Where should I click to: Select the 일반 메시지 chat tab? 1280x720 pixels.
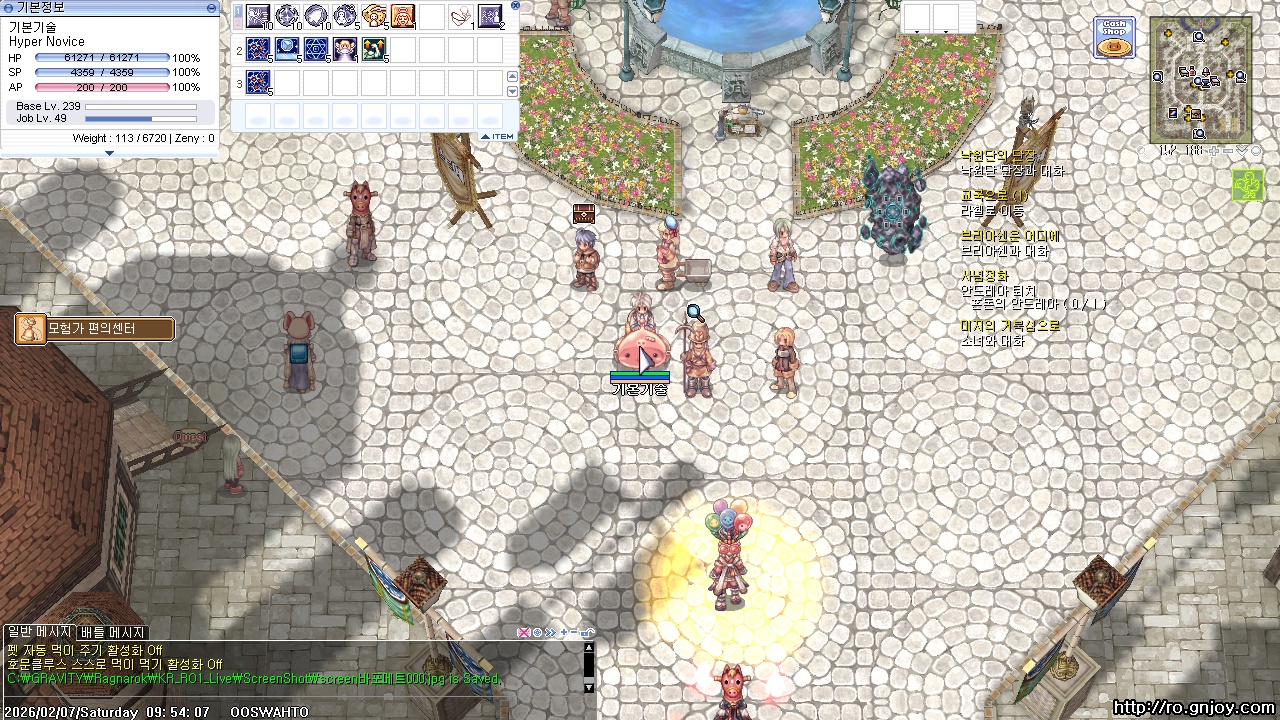pyautogui.click(x=39, y=632)
